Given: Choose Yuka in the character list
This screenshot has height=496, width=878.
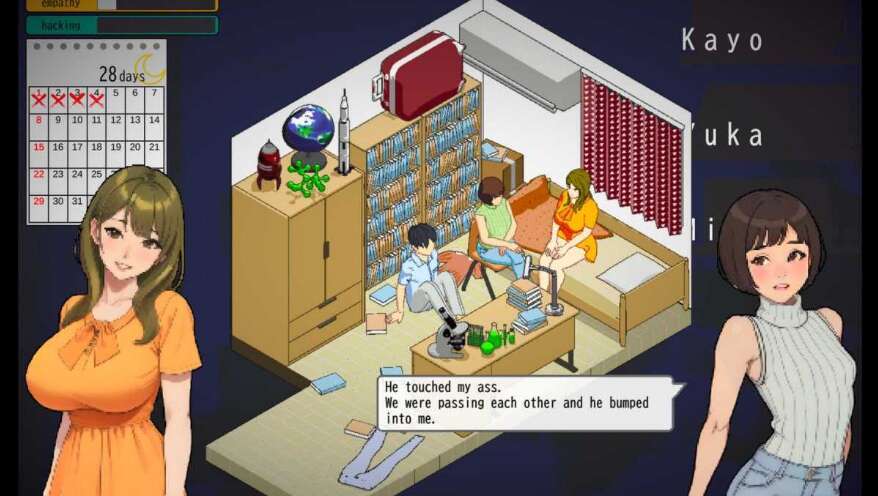Looking at the screenshot, I should [x=728, y=136].
